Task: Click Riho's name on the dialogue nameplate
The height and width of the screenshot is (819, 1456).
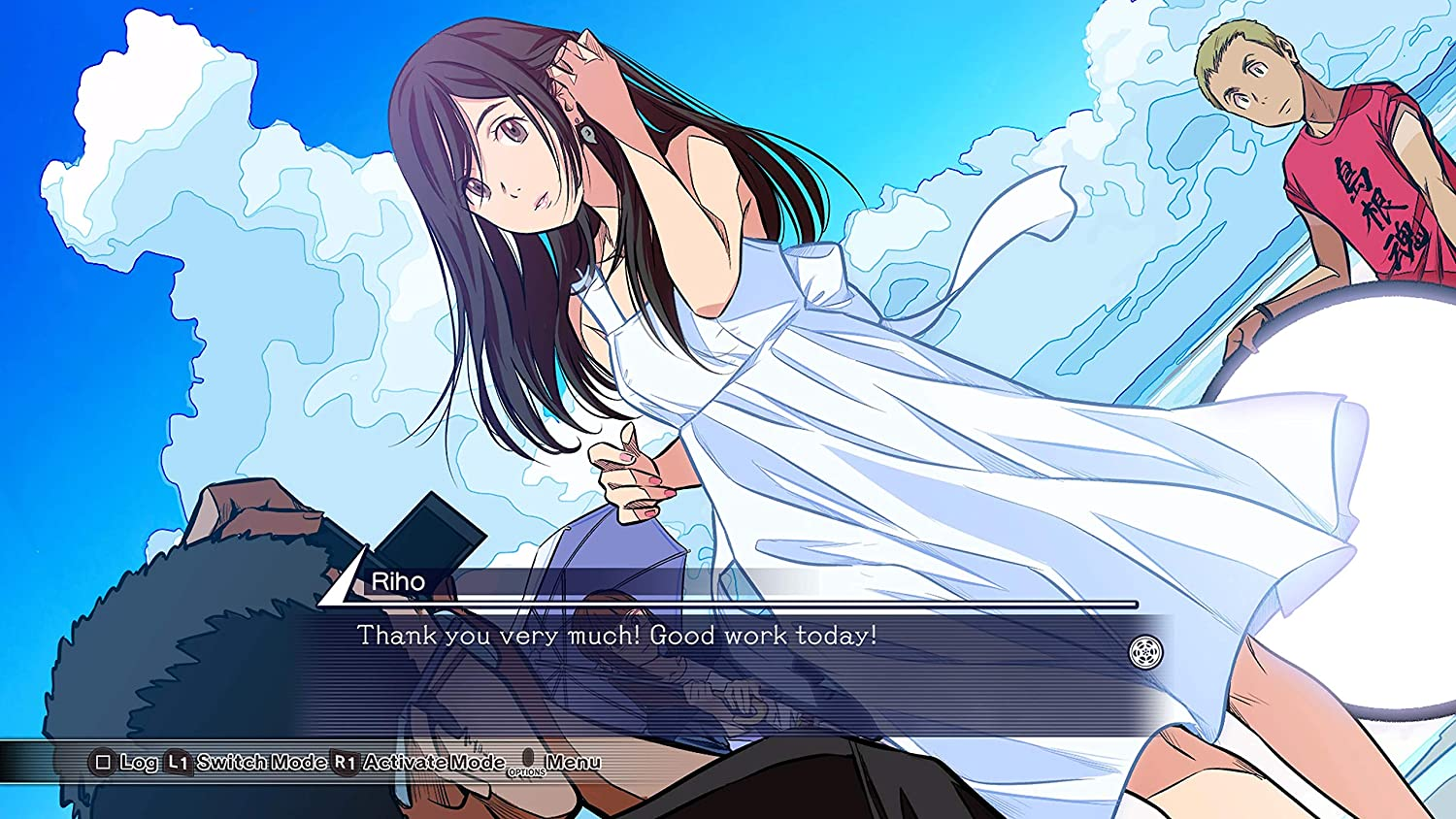Action: click(398, 582)
